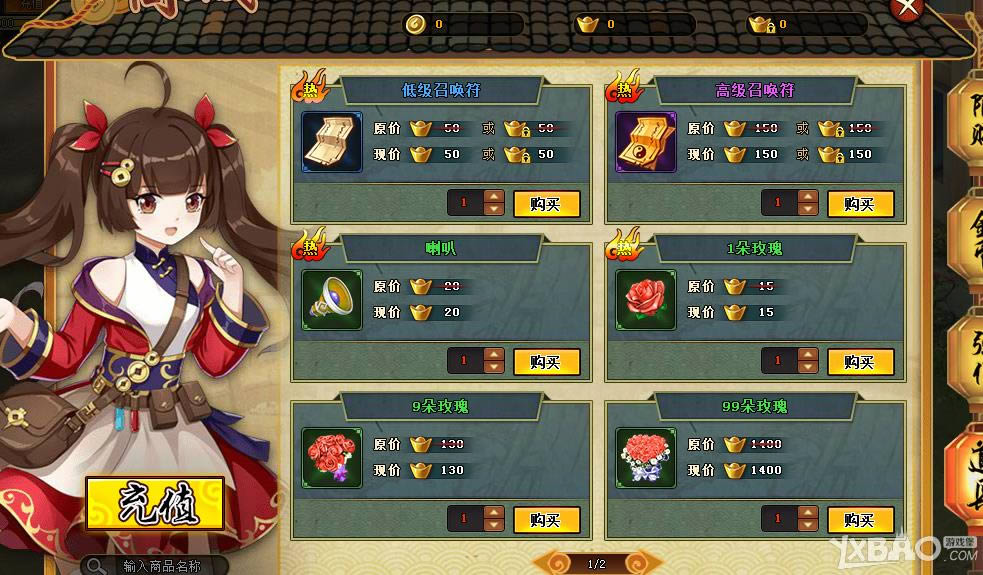Buy the 9朵玫瑰 bouquet

[x=546, y=520]
